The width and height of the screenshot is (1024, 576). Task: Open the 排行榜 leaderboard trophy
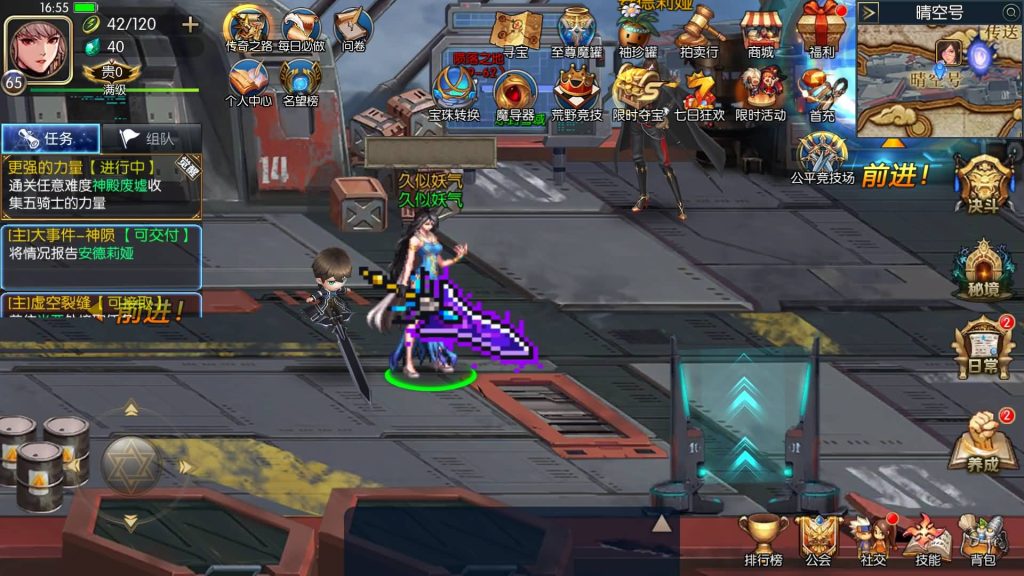point(763,540)
